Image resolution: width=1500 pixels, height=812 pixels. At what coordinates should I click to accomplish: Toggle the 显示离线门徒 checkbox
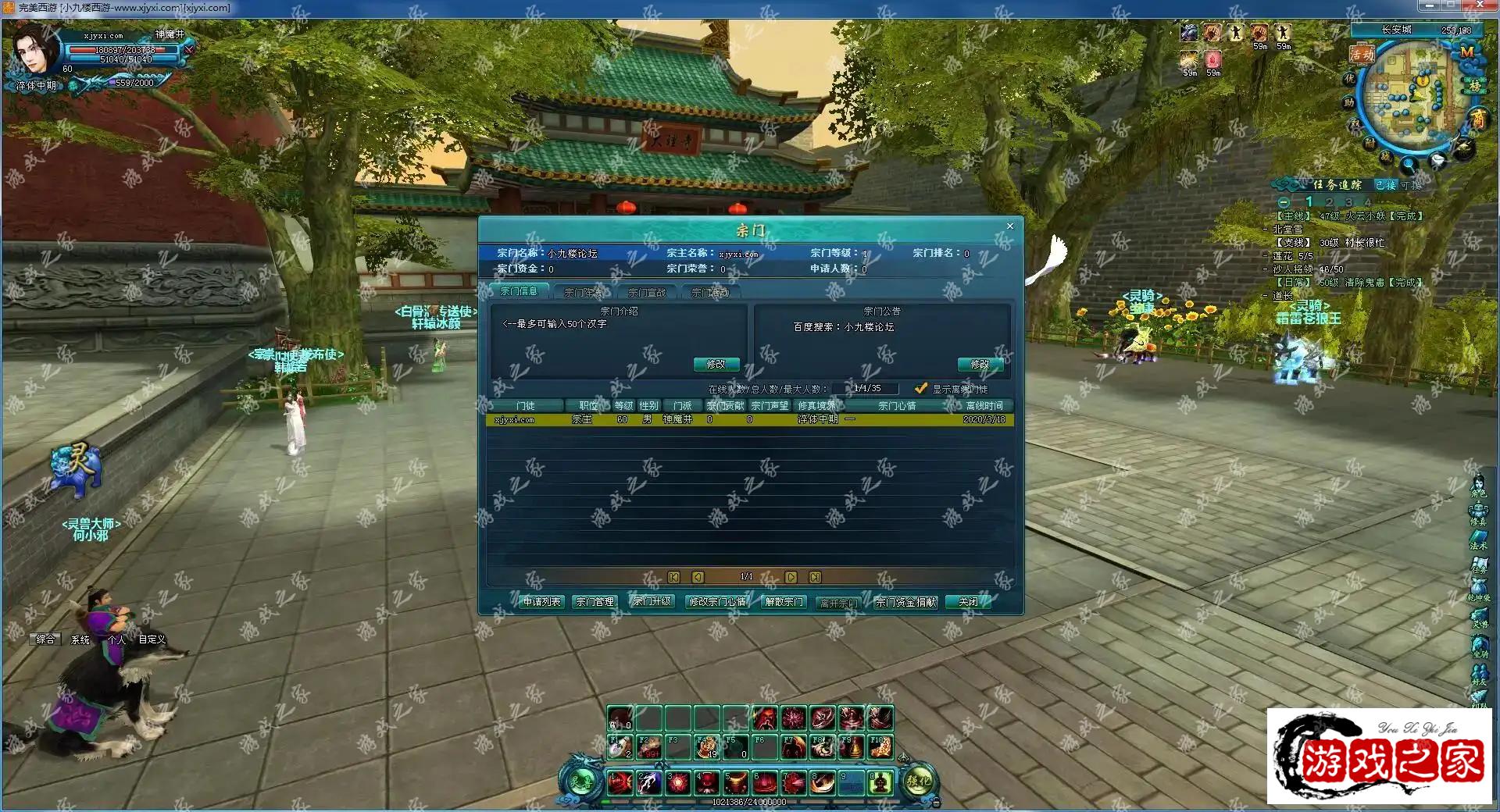coord(921,389)
